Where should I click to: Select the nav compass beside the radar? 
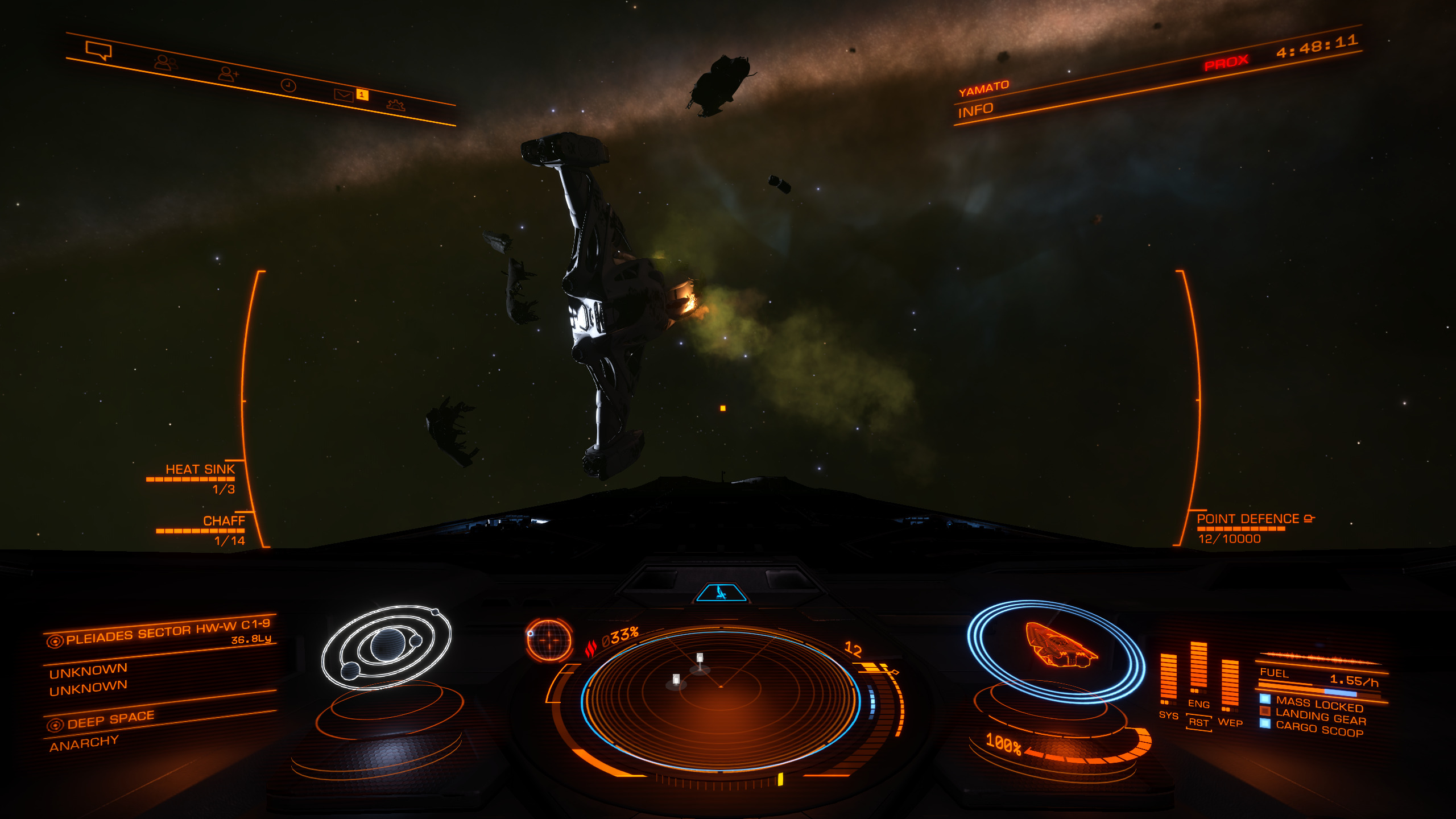[x=549, y=640]
